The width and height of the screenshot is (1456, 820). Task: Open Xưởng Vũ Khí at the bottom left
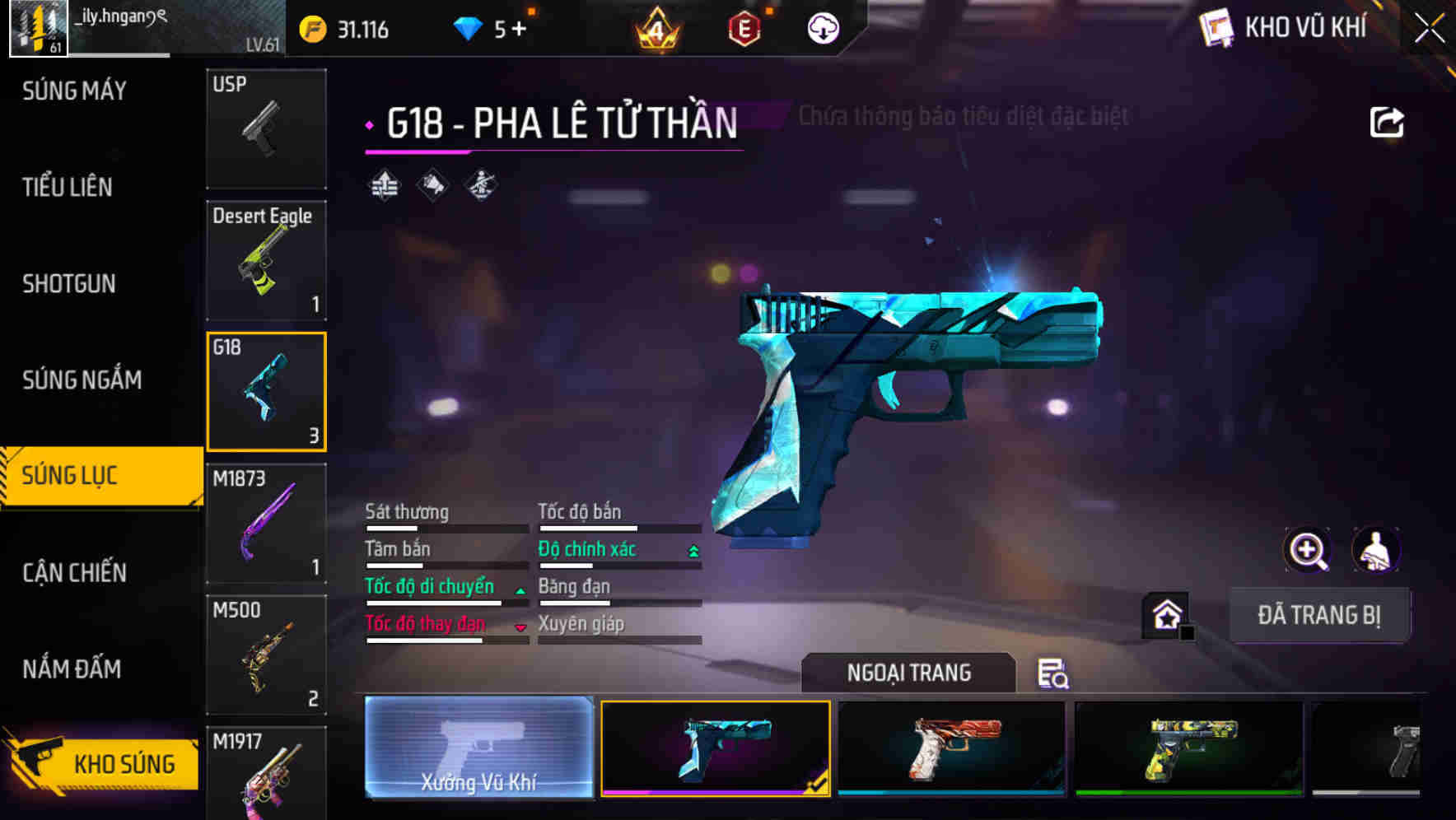(x=478, y=749)
